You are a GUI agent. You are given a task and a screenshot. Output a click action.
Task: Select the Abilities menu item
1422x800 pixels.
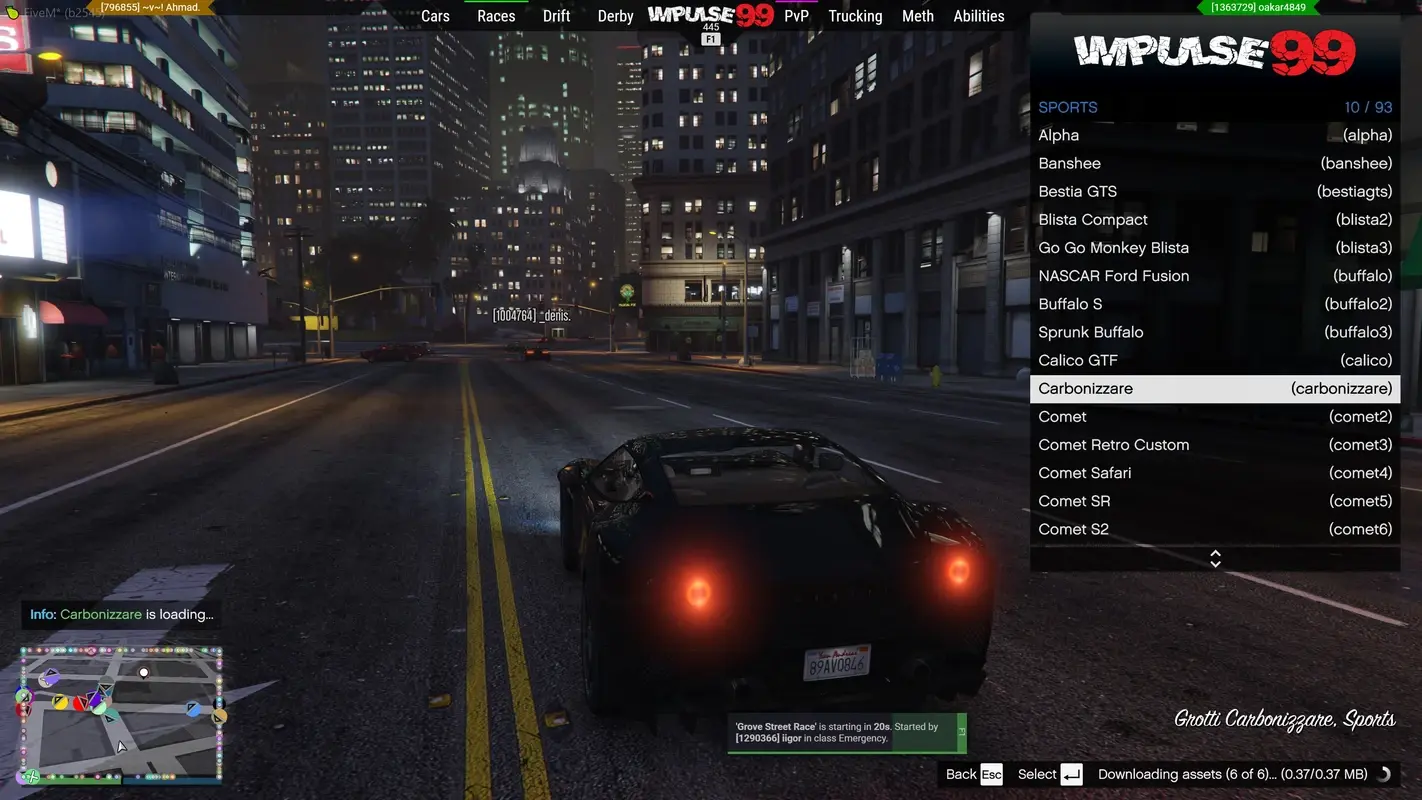click(978, 16)
